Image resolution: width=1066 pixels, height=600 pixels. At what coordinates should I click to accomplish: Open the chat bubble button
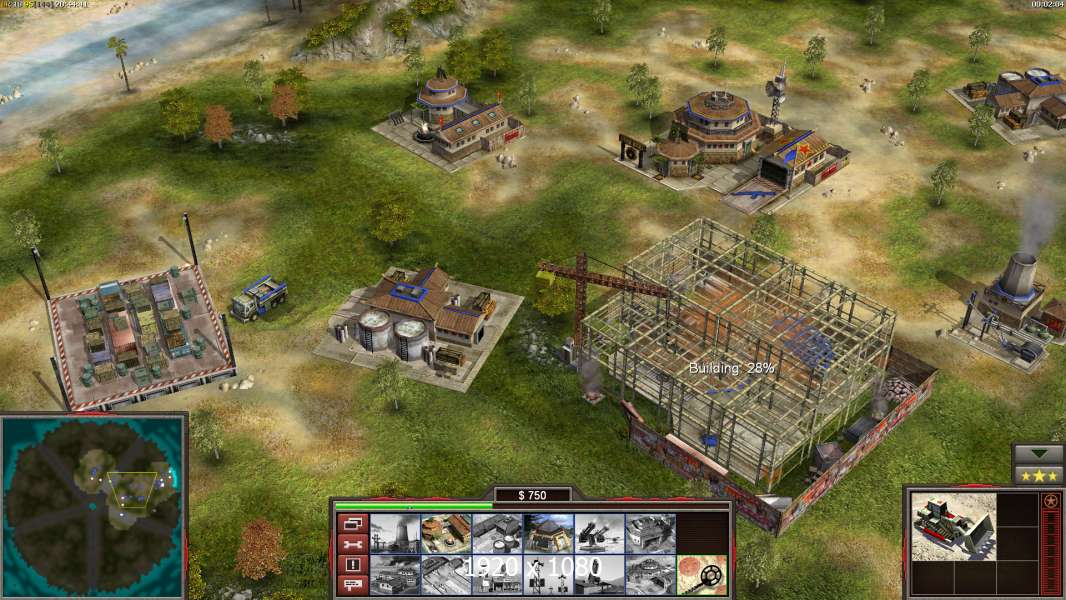[351, 586]
